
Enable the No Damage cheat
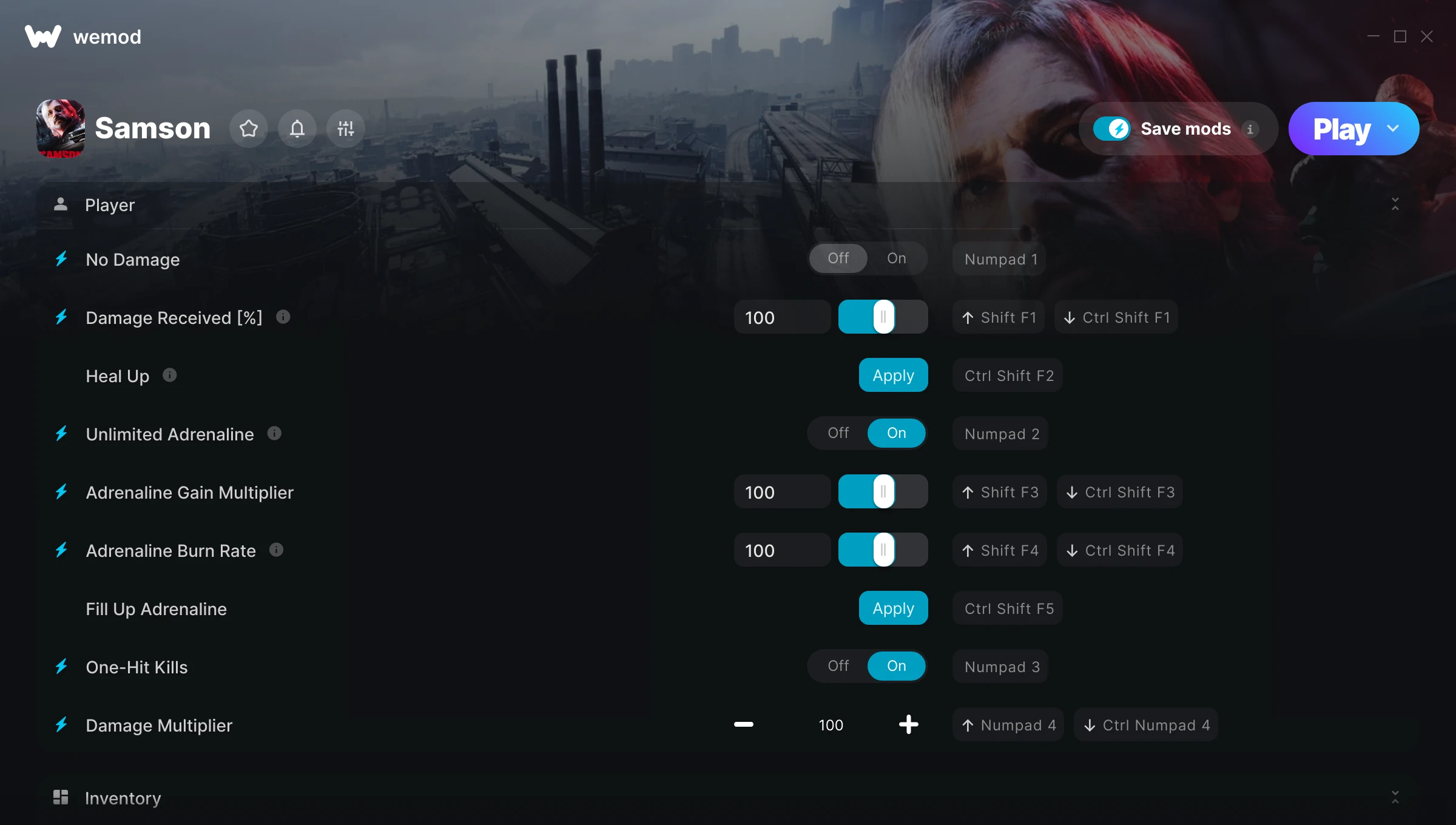click(x=897, y=258)
